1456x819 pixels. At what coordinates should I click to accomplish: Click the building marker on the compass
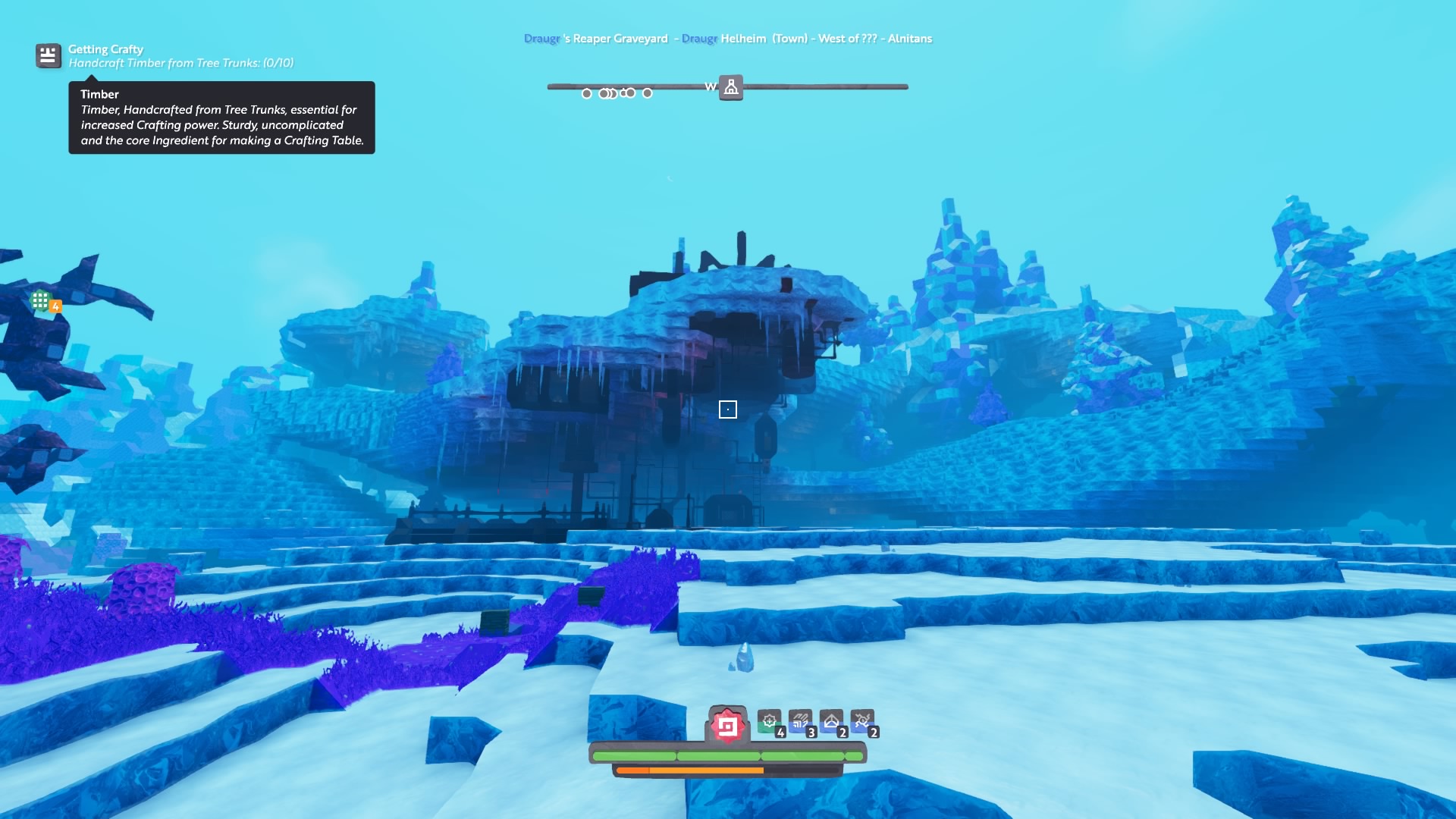click(731, 87)
